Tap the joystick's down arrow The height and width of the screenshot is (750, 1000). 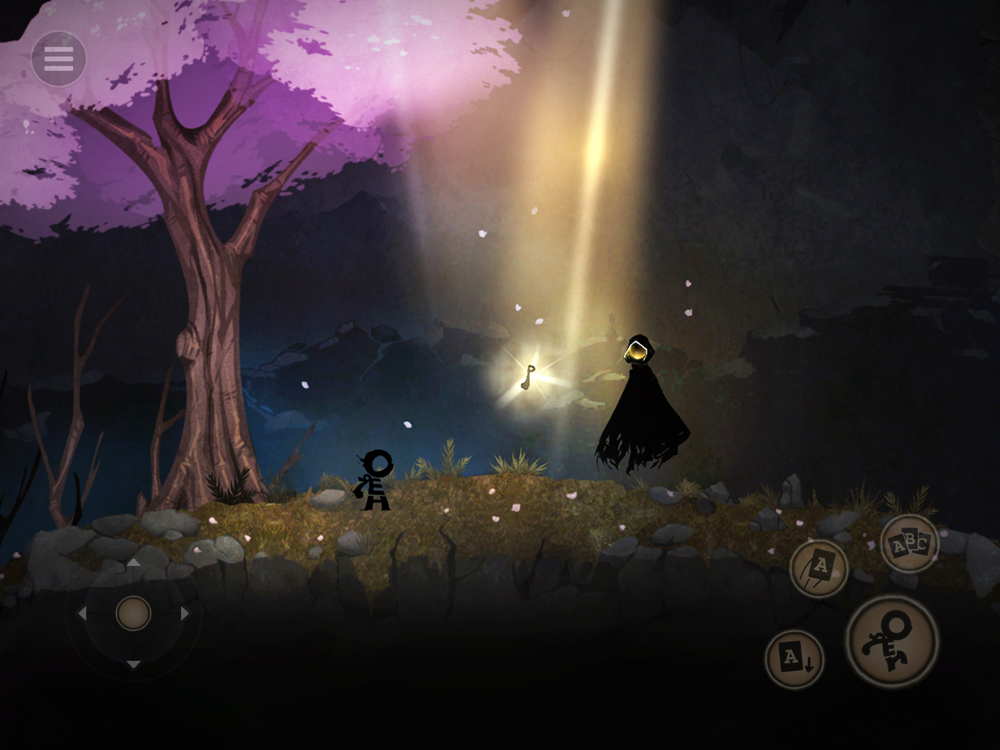pos(133,664)
